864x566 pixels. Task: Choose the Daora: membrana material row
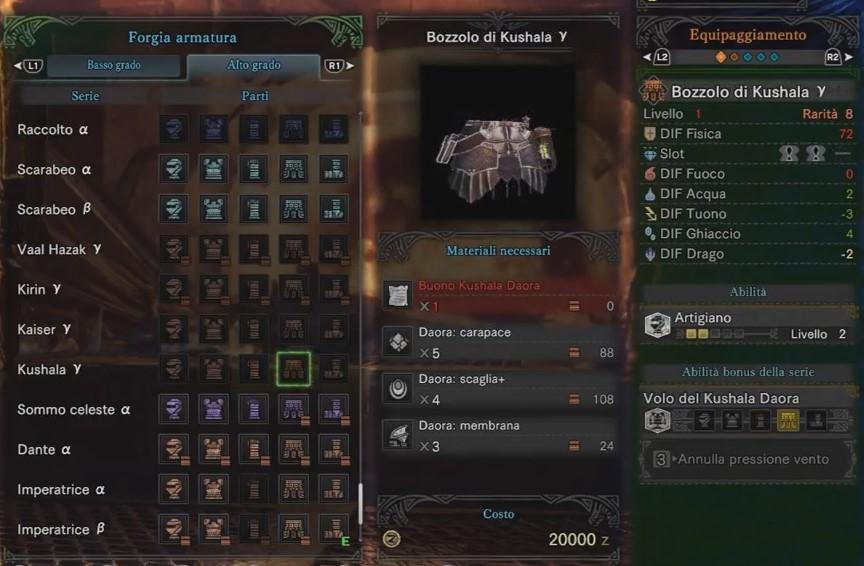498,435
